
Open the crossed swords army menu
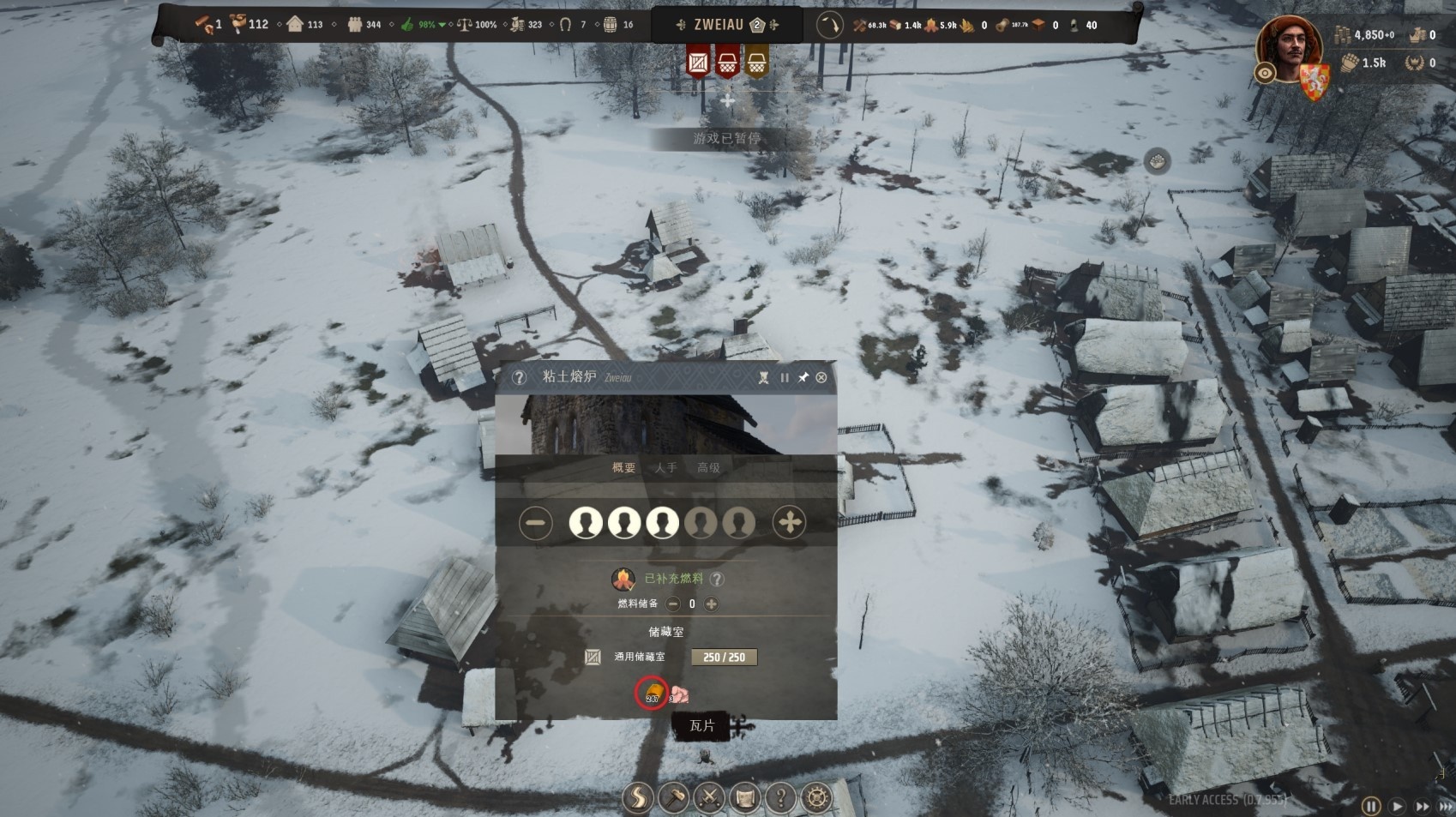pos(710,798)
